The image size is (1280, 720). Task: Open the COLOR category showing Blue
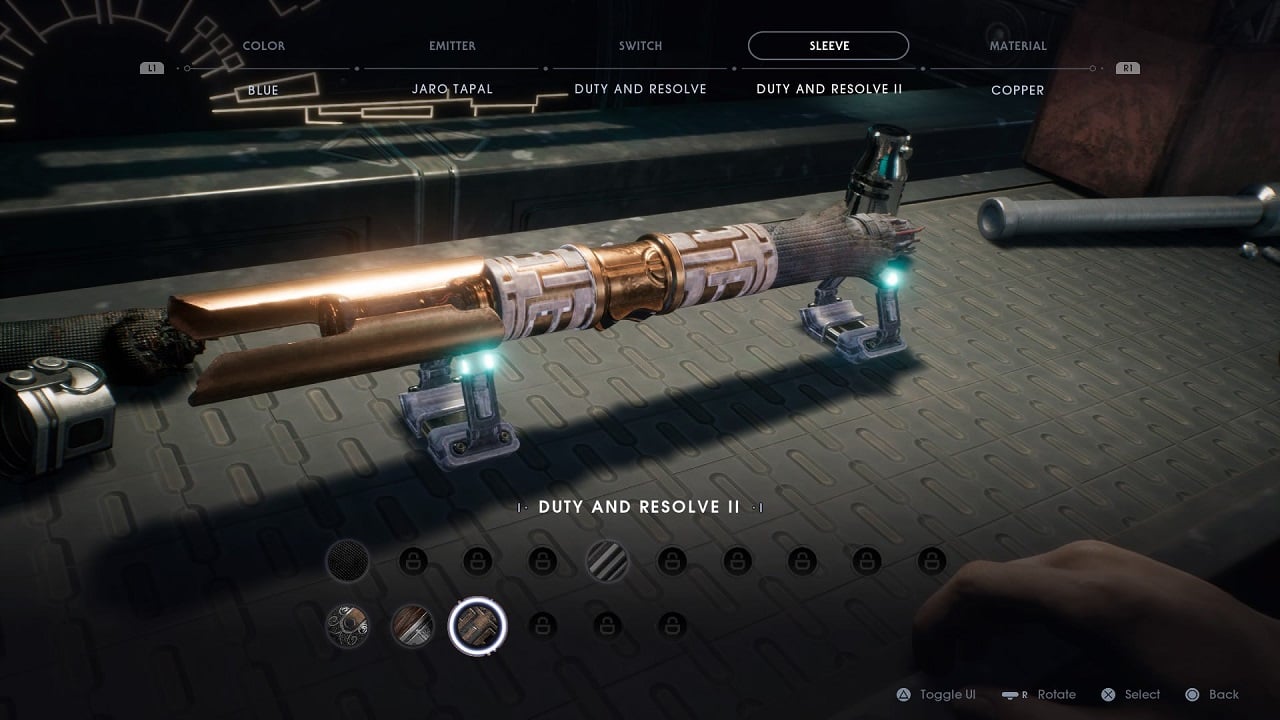tap(263, 45)
